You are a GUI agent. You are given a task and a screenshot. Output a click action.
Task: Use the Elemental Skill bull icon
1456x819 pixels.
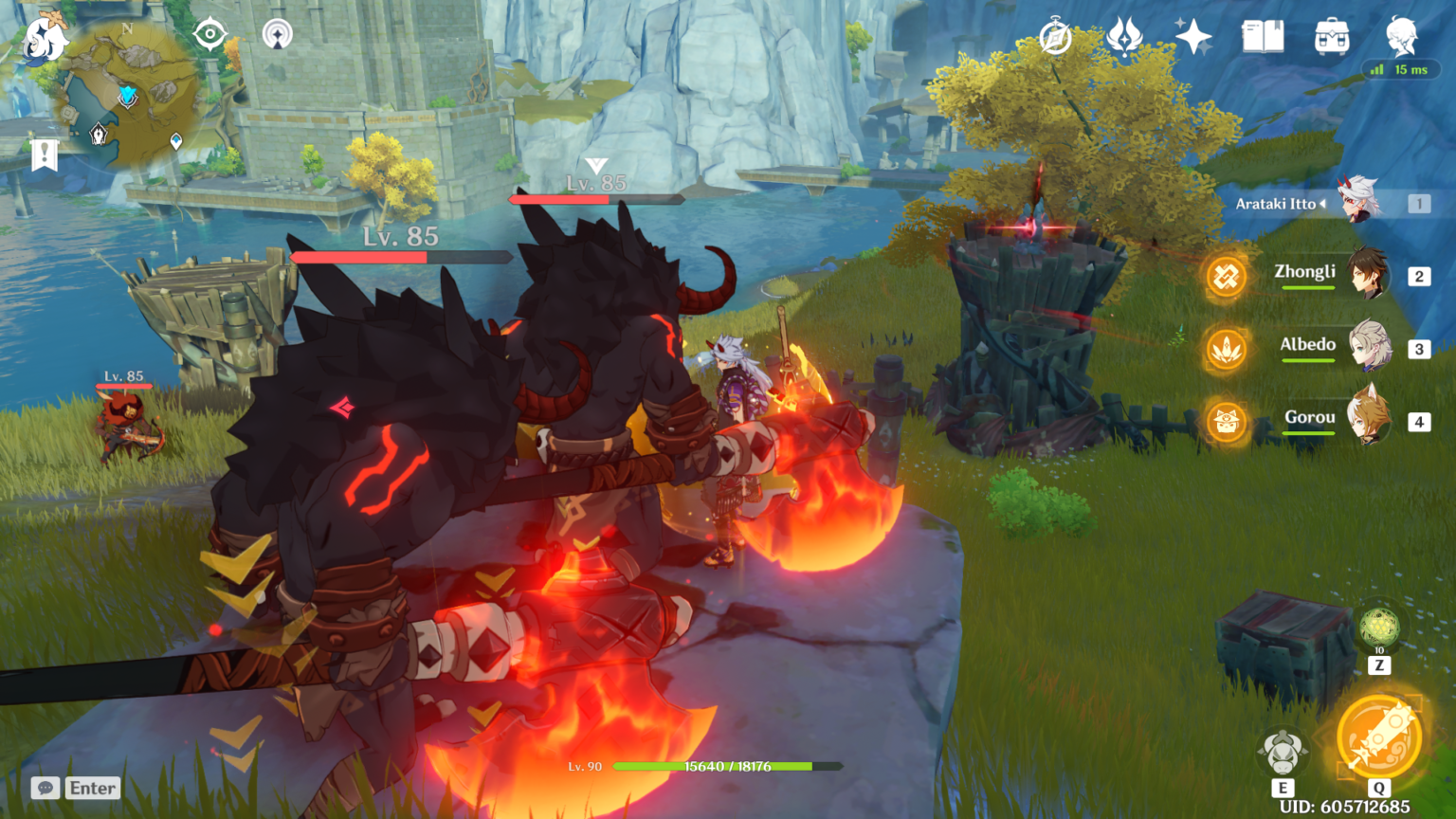click(1283, 754)
